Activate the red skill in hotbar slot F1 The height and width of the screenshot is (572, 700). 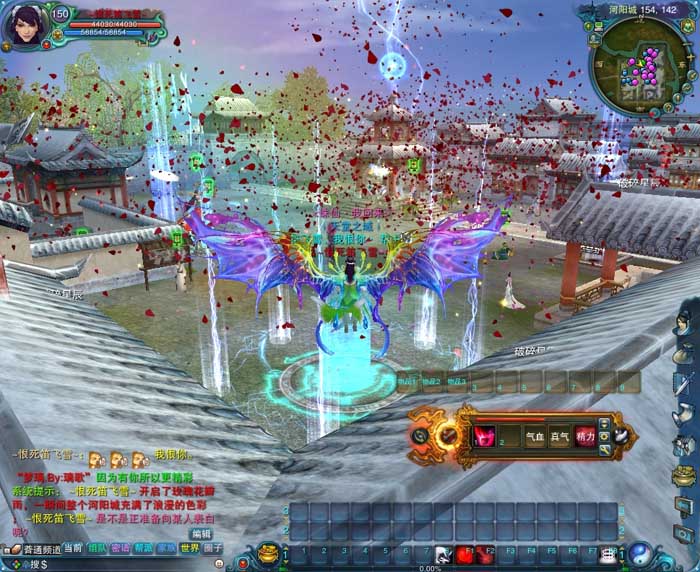click(466, 553)
